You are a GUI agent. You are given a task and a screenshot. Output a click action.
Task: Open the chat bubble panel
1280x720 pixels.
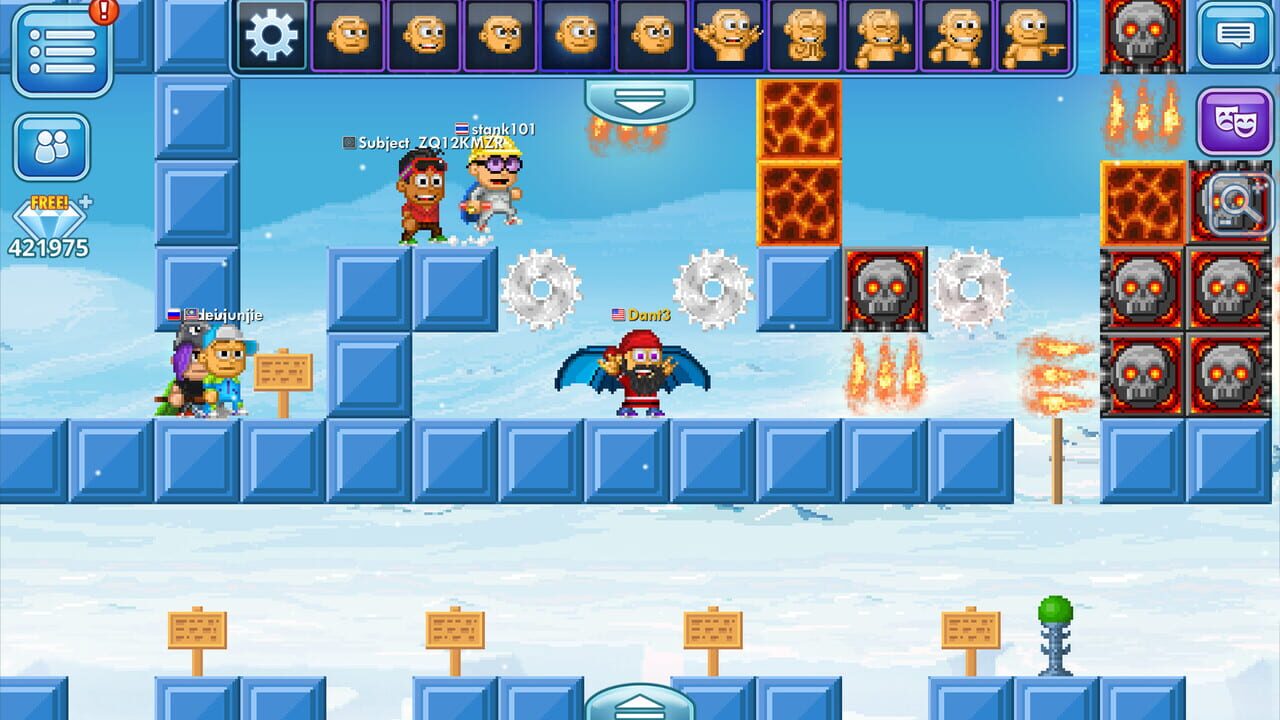point(1235,35)
